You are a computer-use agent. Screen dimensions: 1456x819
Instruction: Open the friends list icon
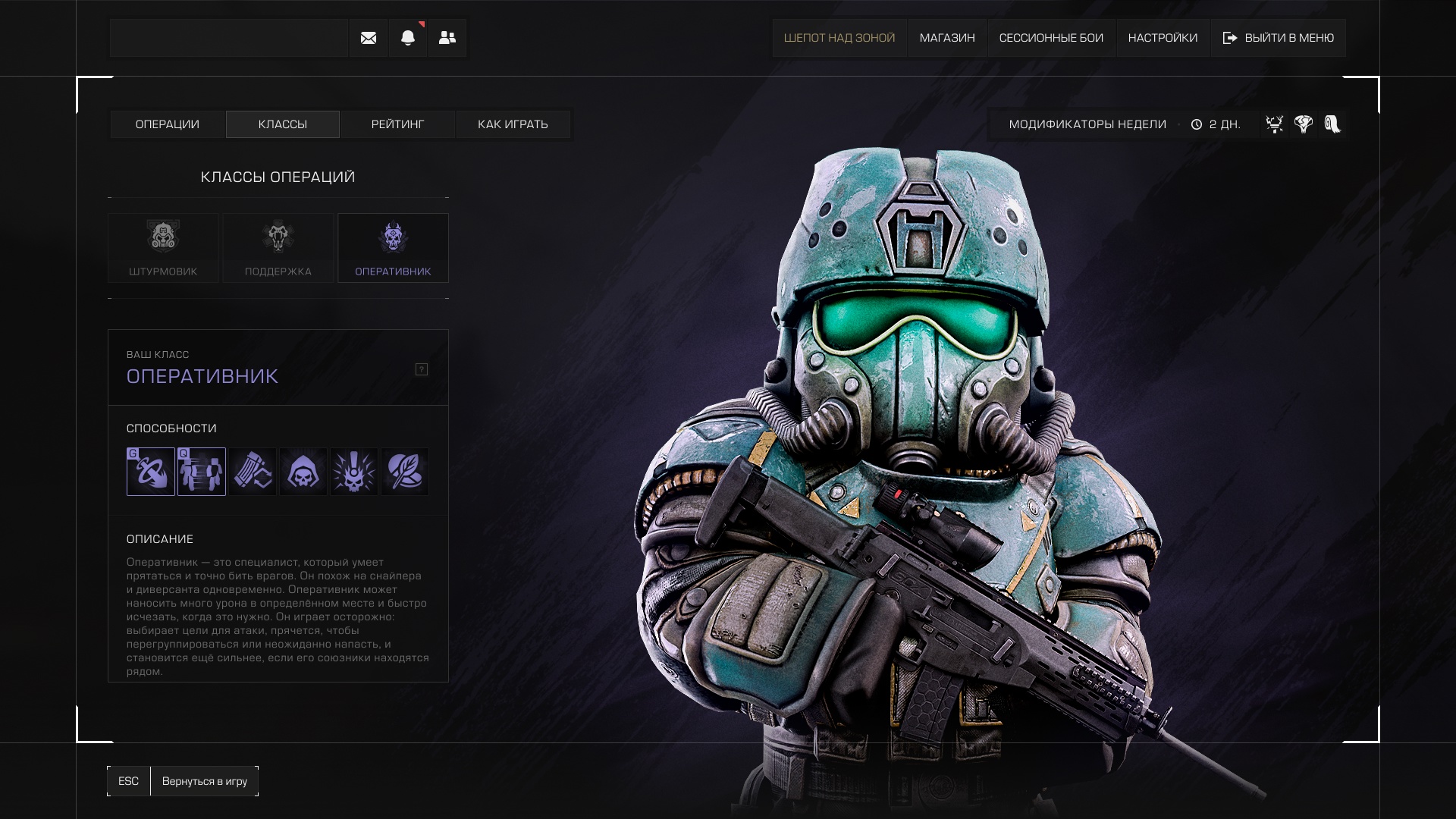point(447,38)
